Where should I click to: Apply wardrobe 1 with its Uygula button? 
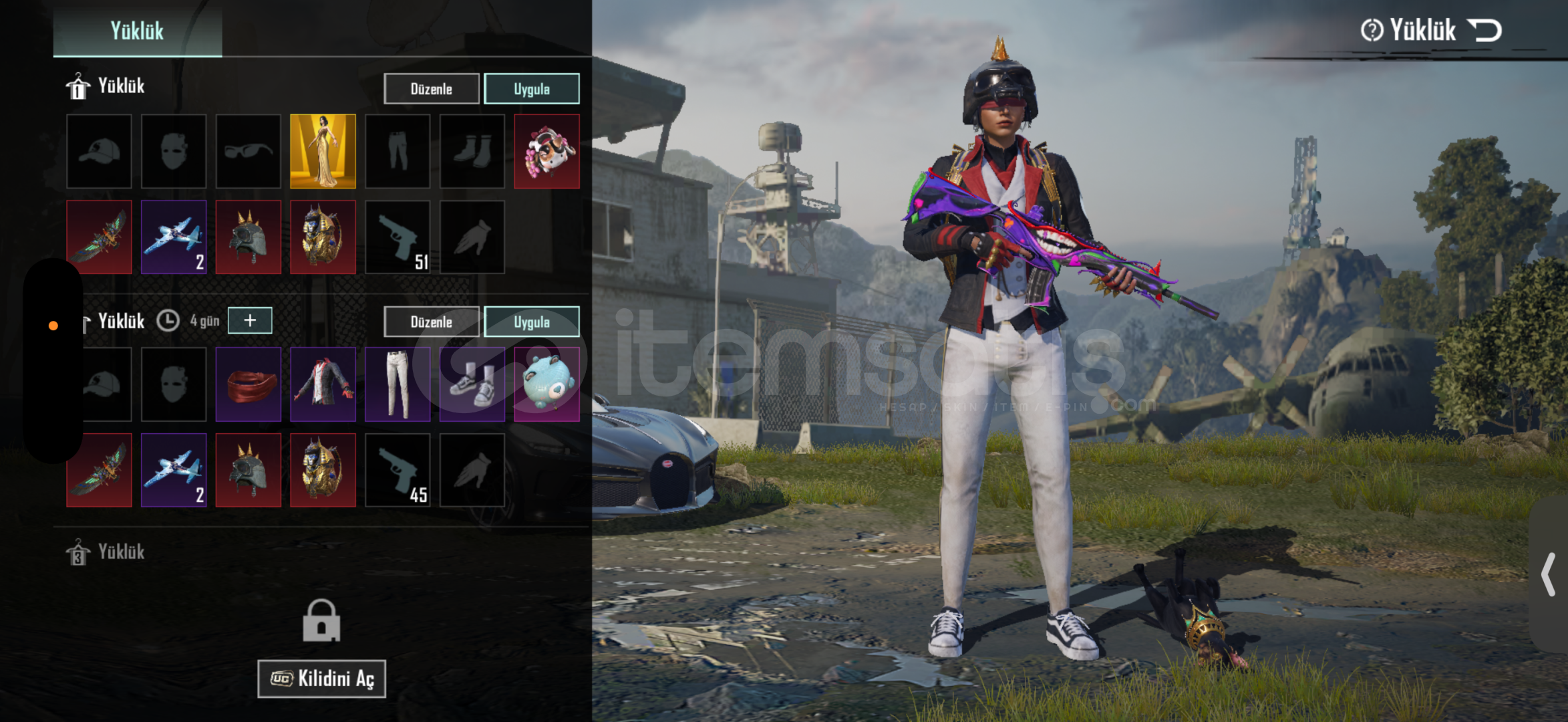click(x=531, y=89)
